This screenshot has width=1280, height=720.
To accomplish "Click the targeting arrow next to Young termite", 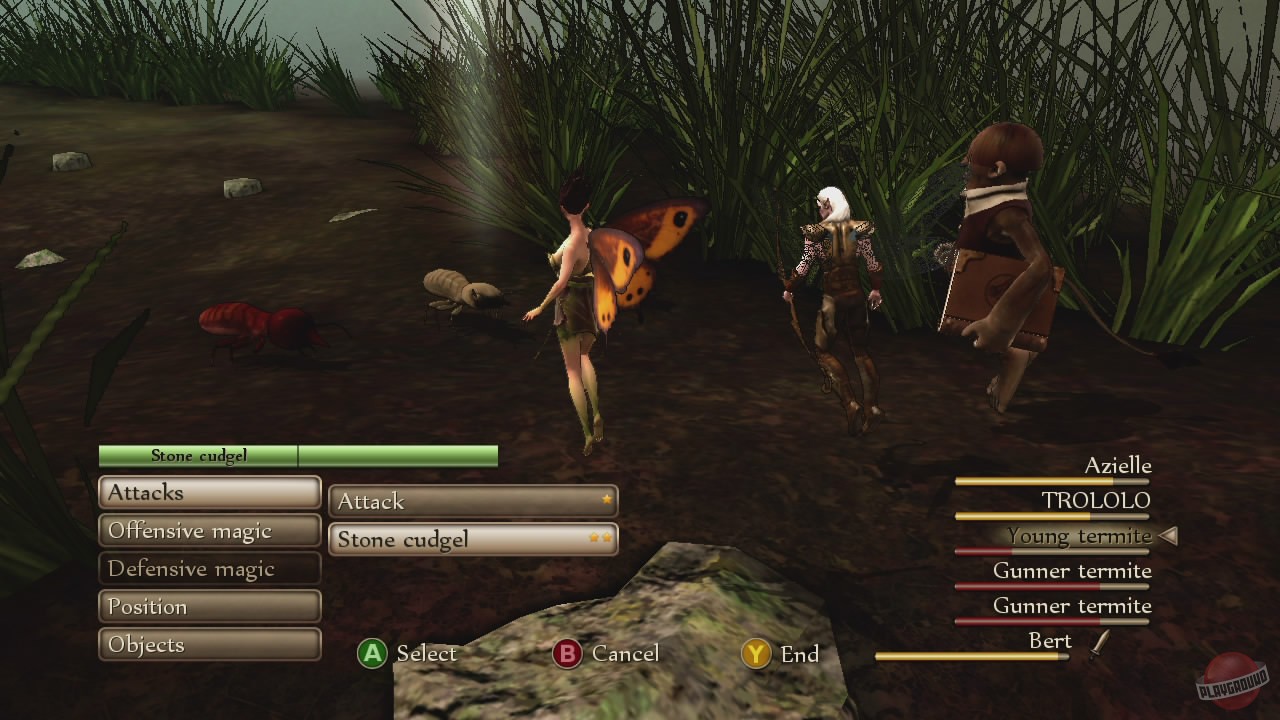I will (x=1167, y=536).
